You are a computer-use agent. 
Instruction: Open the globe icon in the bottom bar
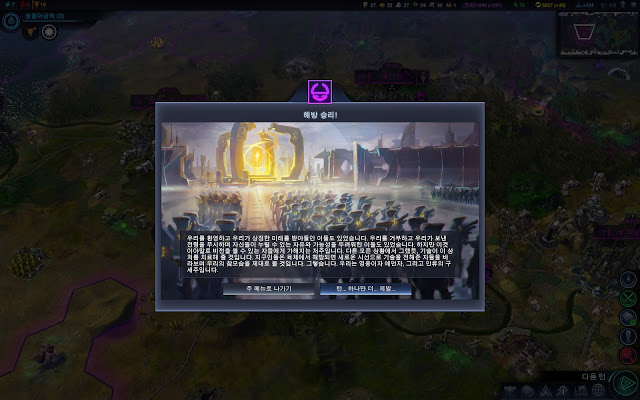(598, 389)
